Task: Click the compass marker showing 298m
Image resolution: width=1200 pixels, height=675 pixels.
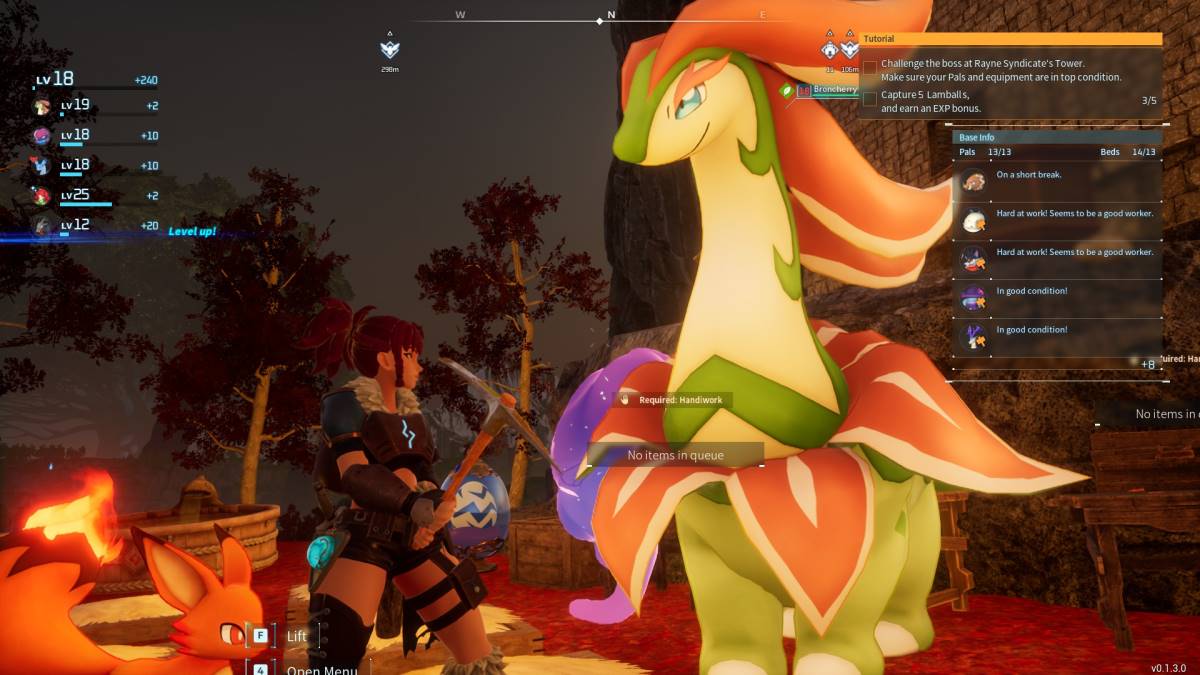Action: [x=390, y=50]
